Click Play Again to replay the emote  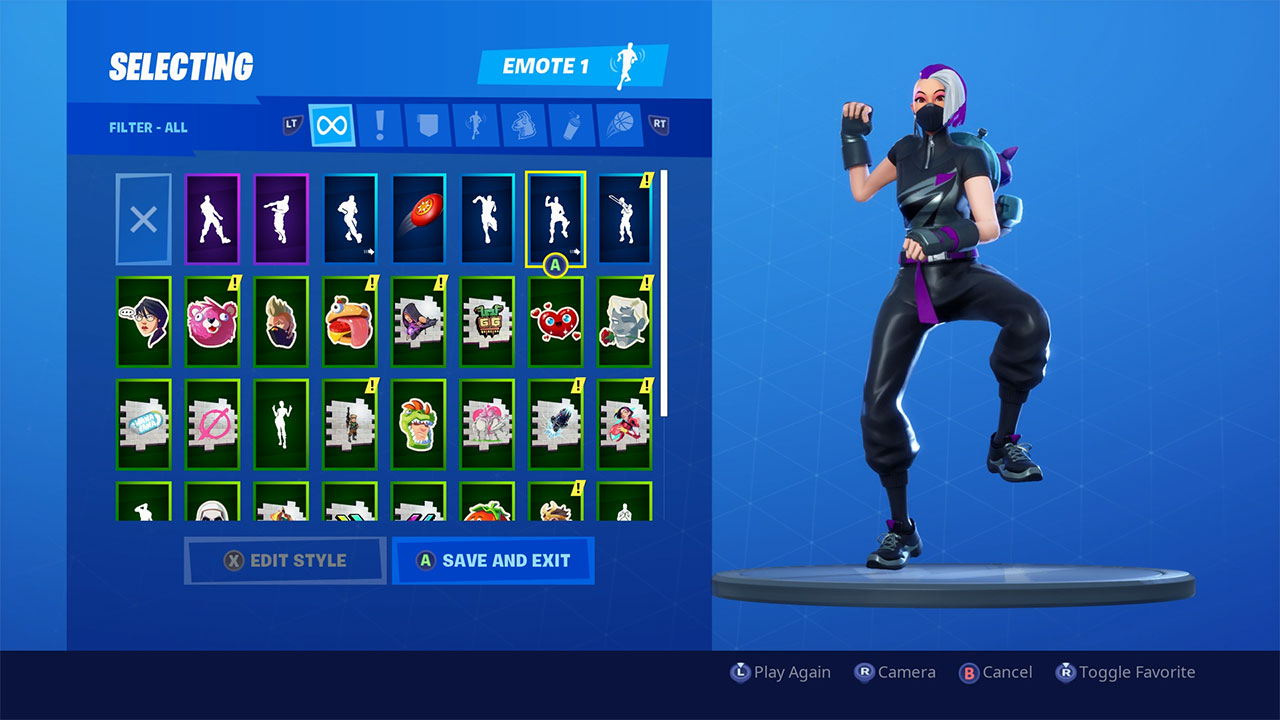coord(780,672)
